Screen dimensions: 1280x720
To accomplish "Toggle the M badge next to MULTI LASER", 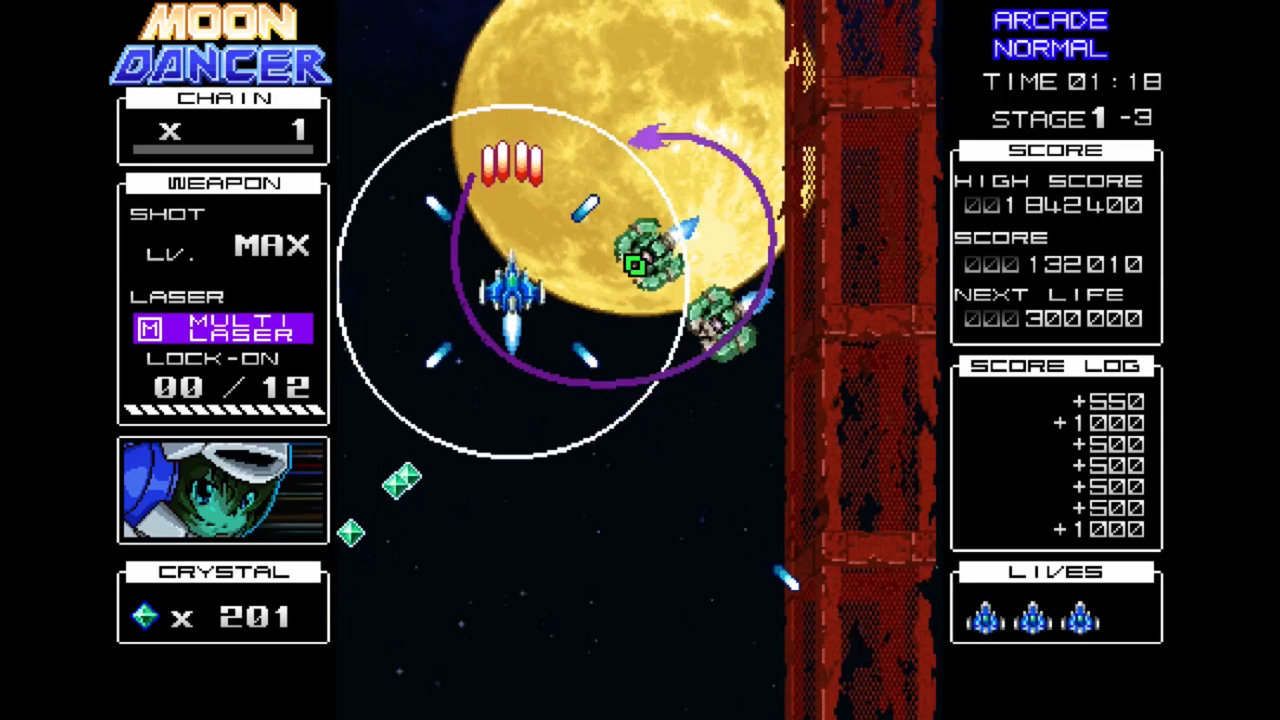I will 149,328.
